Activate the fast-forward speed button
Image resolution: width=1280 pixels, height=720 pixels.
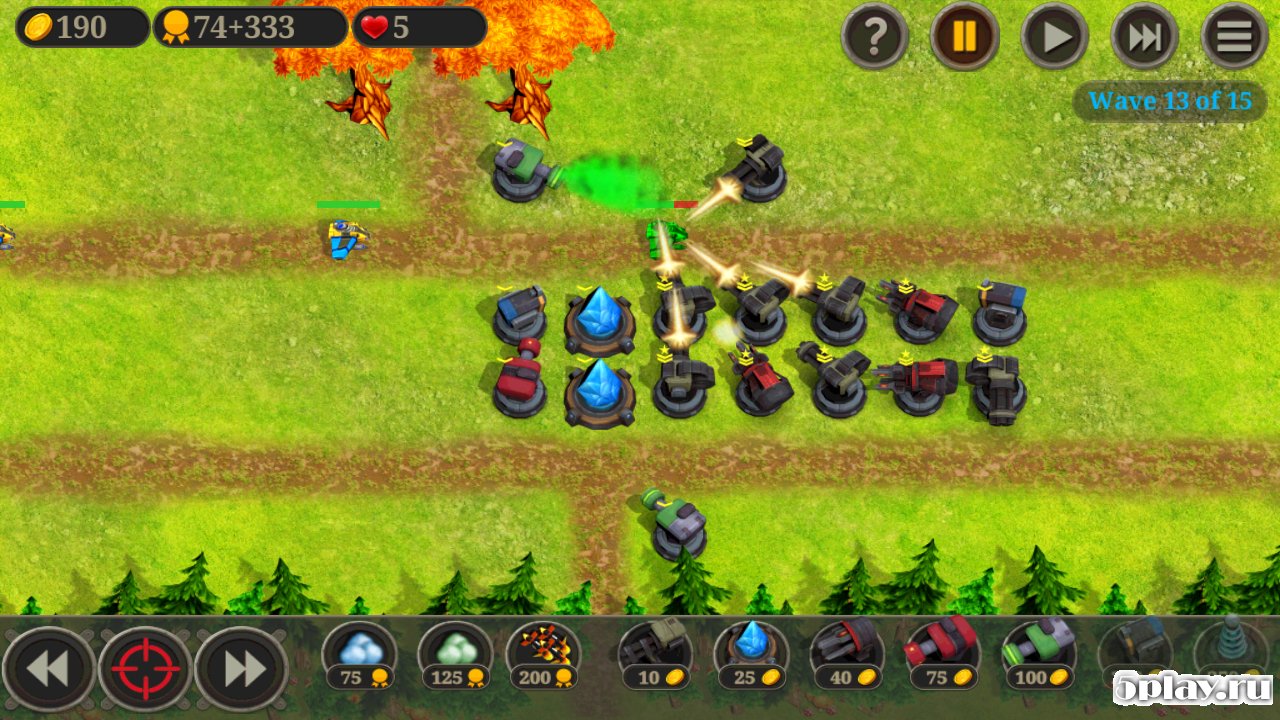1145,37
